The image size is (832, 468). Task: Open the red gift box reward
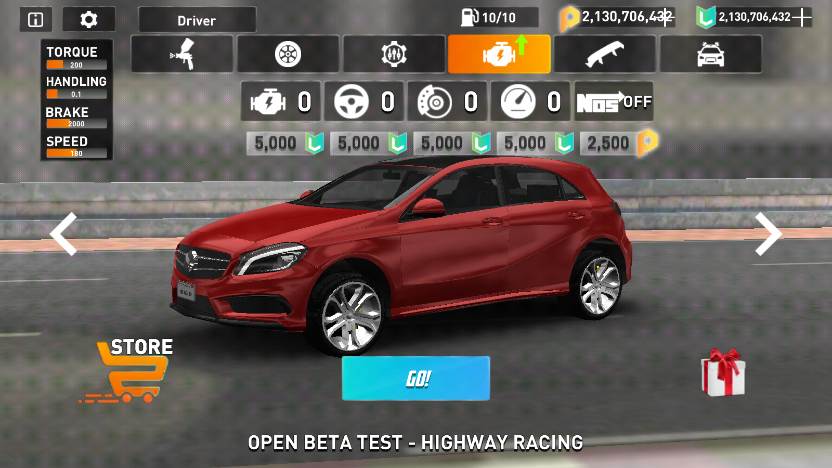(722, 371)
